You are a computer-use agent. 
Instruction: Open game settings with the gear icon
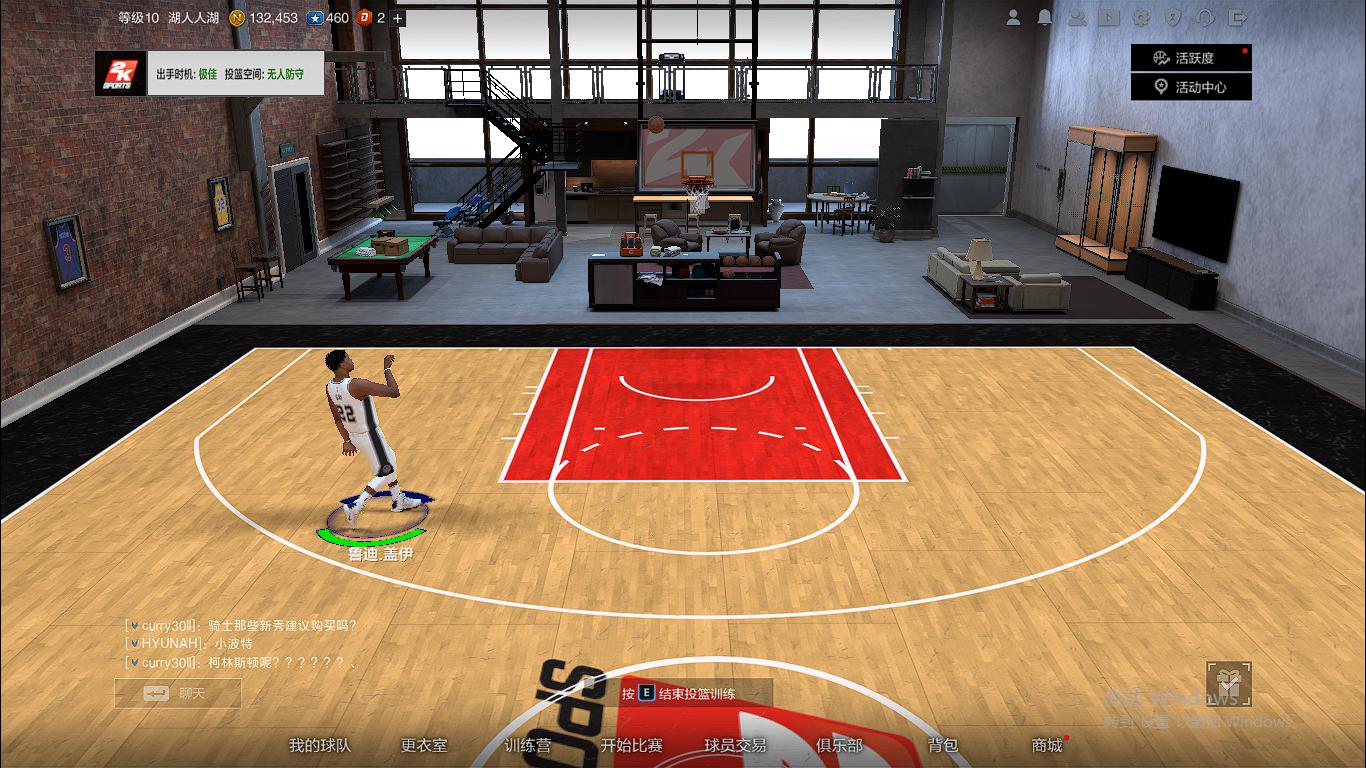[1141, 17]
